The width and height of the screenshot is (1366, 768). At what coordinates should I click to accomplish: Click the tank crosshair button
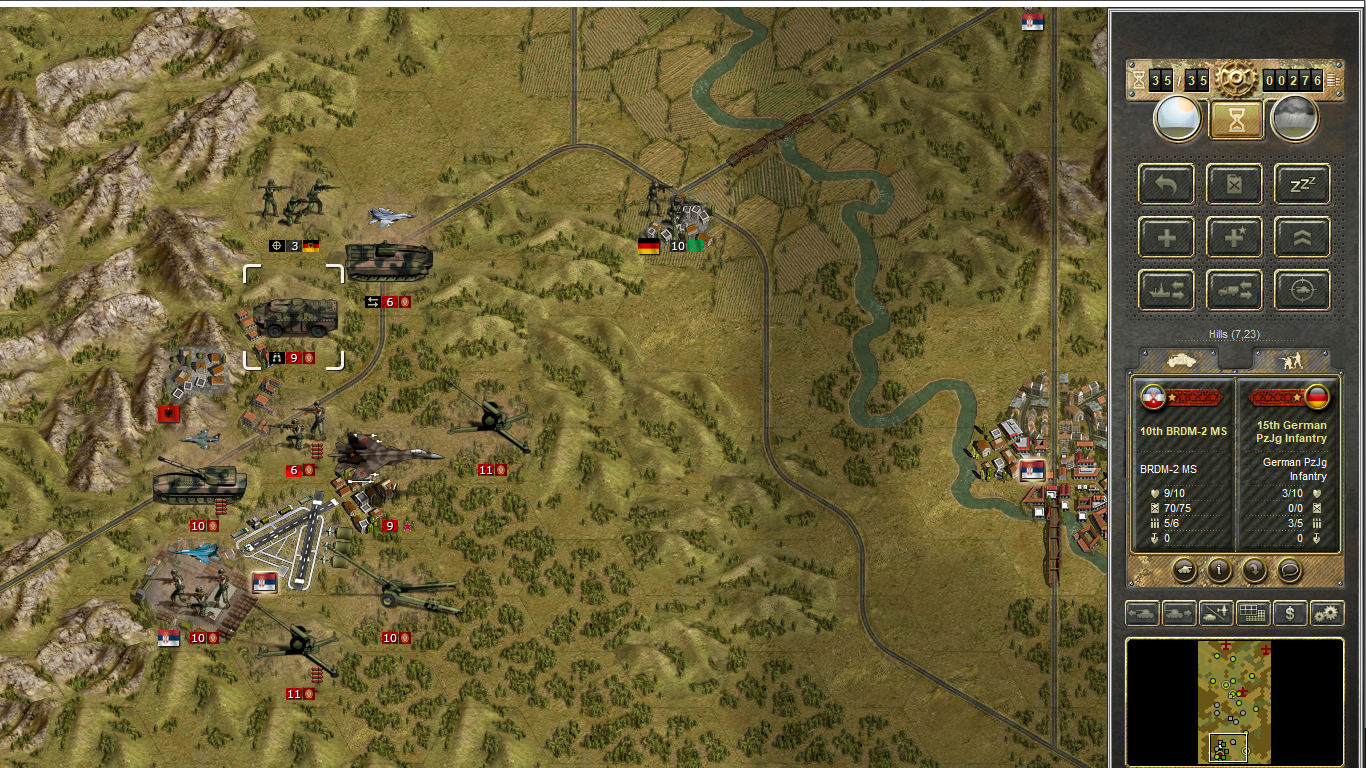pos(1302,291)
